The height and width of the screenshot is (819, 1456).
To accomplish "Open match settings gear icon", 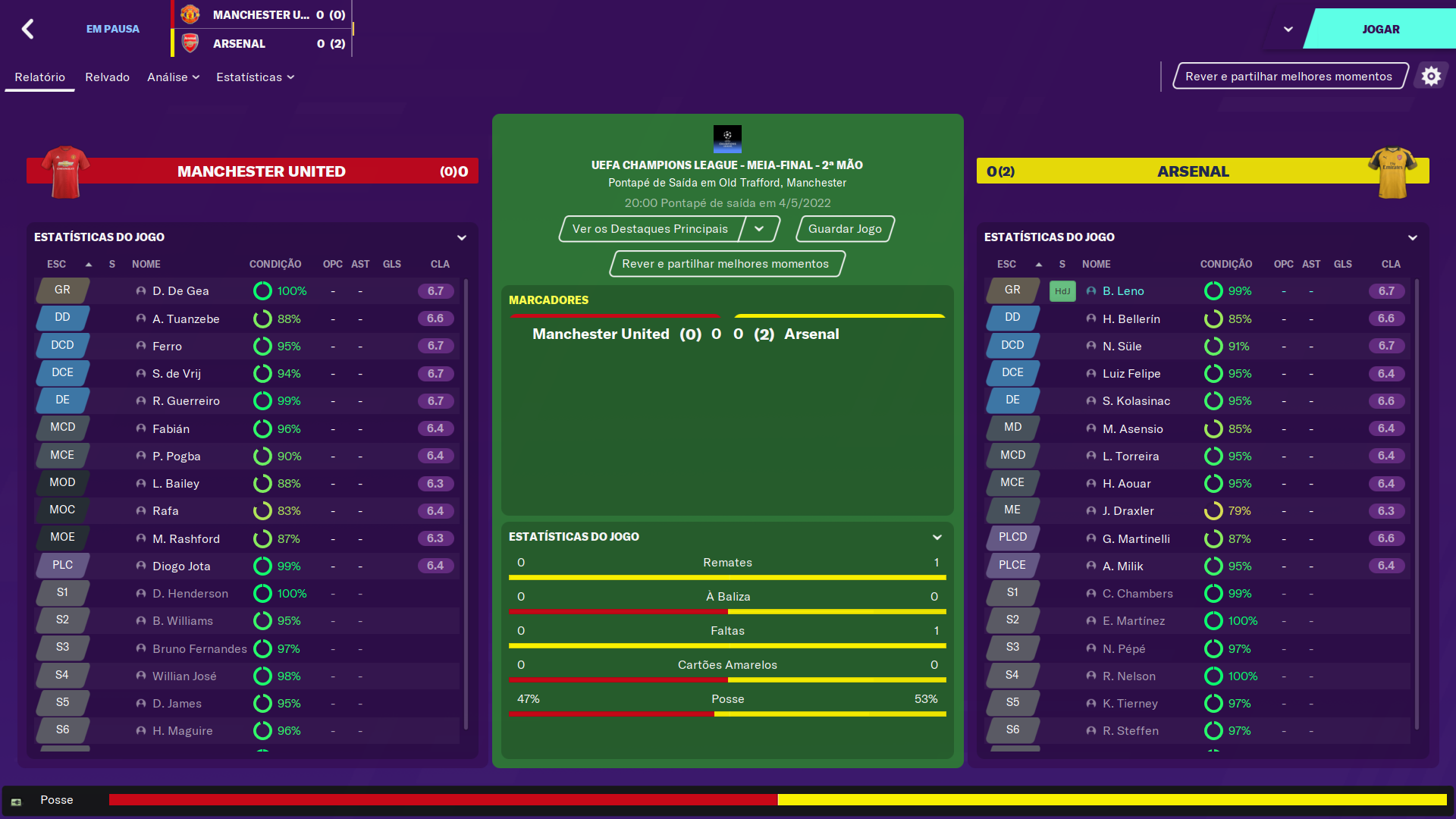I will pos(1430,77).
